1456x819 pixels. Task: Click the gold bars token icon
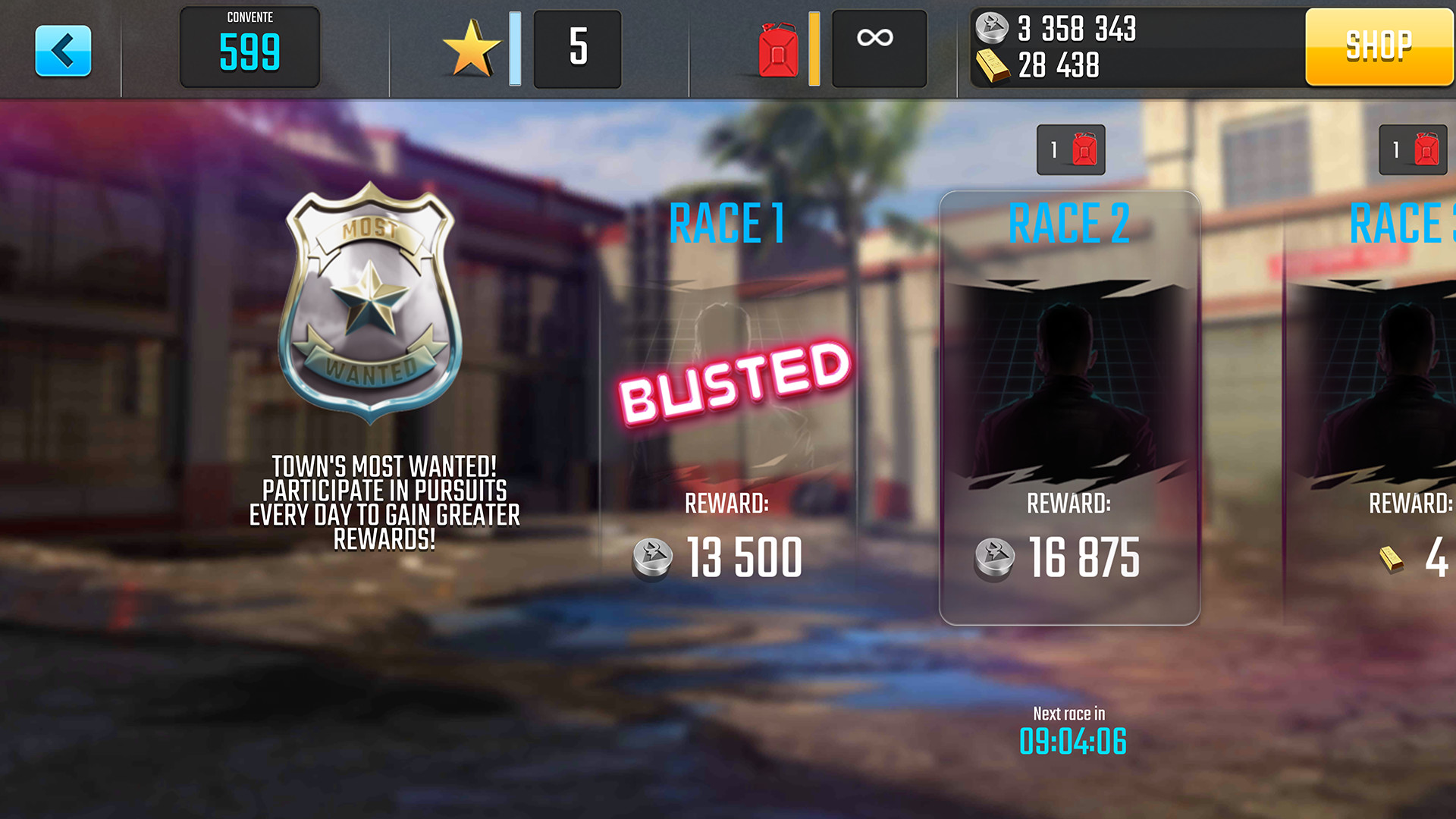[993, 66]
